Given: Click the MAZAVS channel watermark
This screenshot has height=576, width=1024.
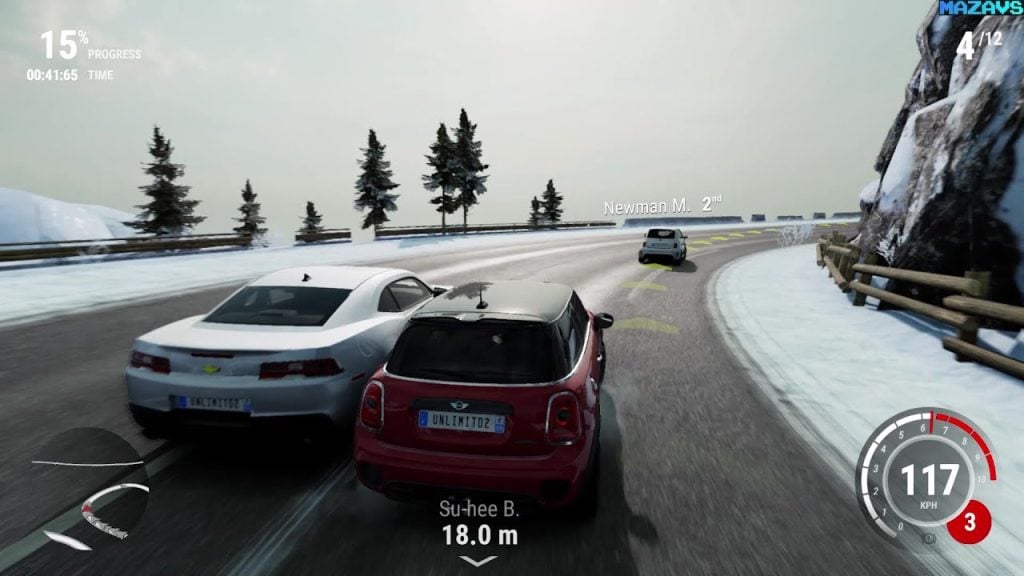Looking at the screenshot, I should coord(980,8).
